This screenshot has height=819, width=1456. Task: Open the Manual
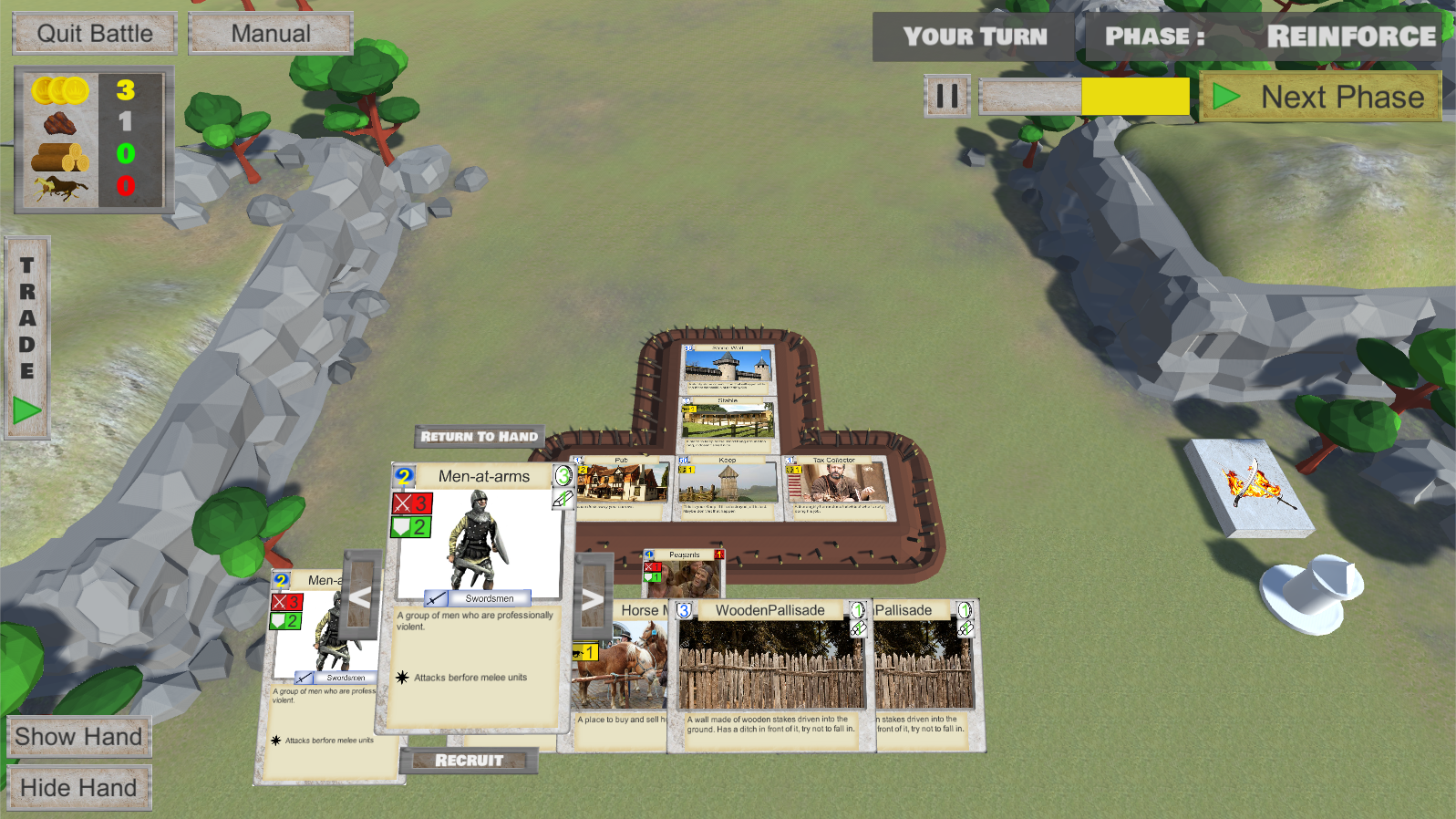click(271, 34)
